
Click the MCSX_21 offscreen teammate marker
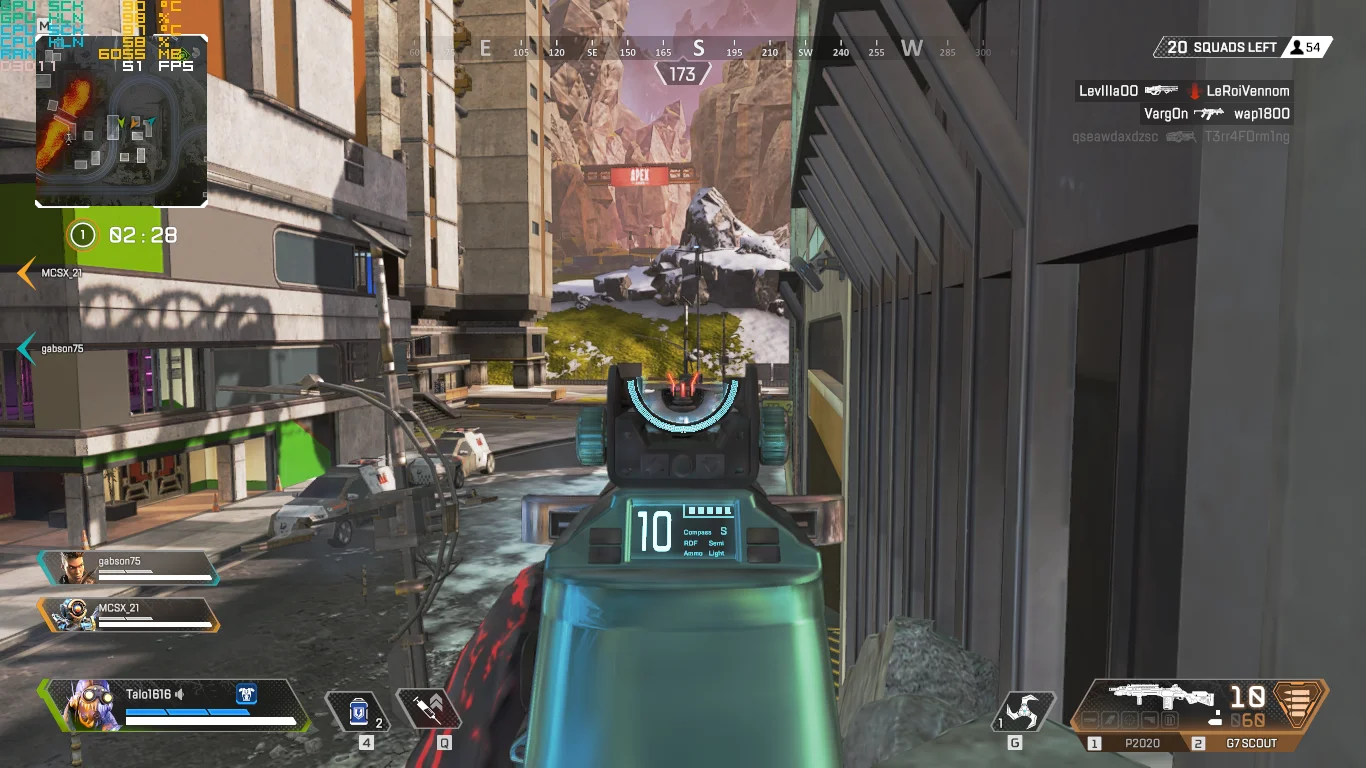(x=28, y=272)
